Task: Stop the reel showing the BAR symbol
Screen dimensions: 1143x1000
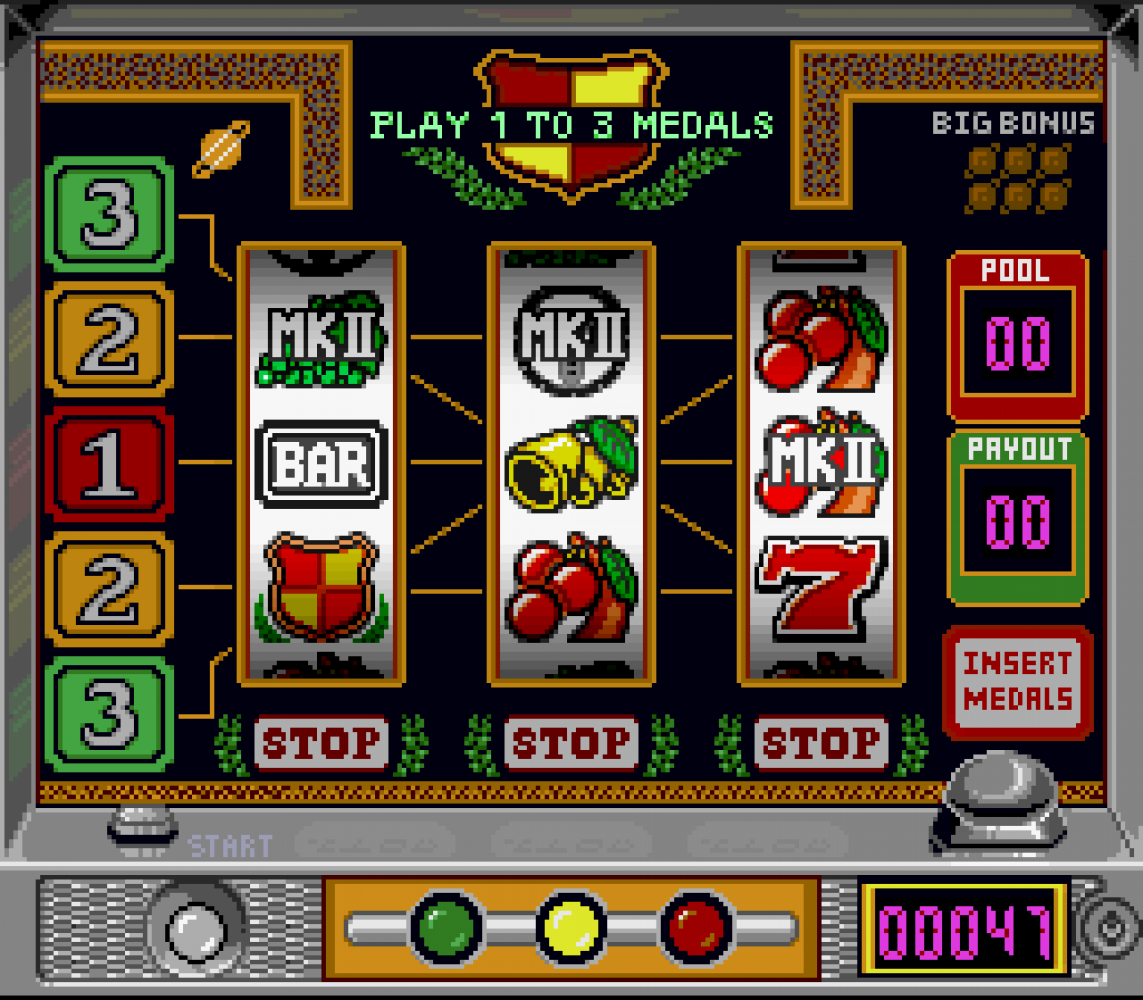Action: (x=321, y=743)
